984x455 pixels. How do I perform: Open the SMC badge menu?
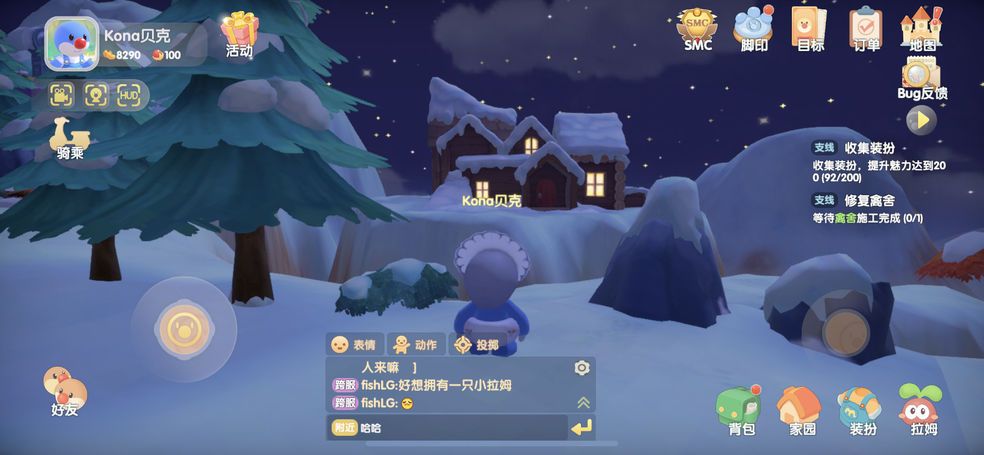pyautogui.click(x=697, y=29)
